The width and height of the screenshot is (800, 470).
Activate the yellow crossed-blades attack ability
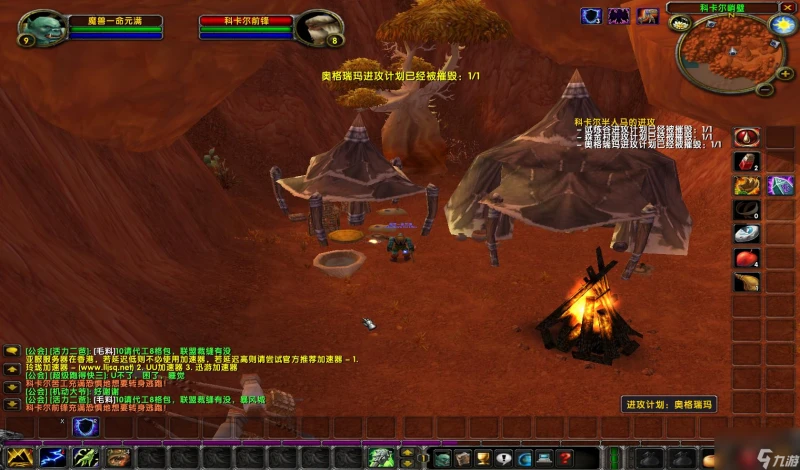click(x=20, y=457)
